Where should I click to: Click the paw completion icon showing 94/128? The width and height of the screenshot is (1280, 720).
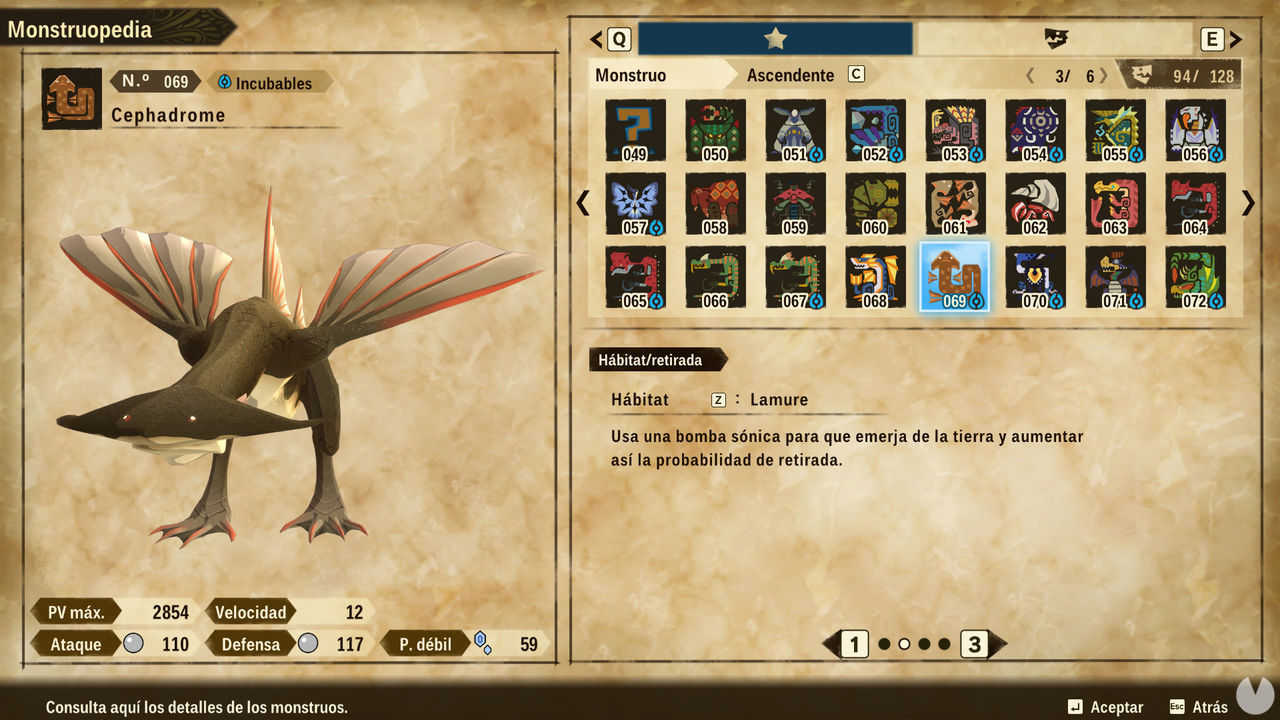[1140, 74]
